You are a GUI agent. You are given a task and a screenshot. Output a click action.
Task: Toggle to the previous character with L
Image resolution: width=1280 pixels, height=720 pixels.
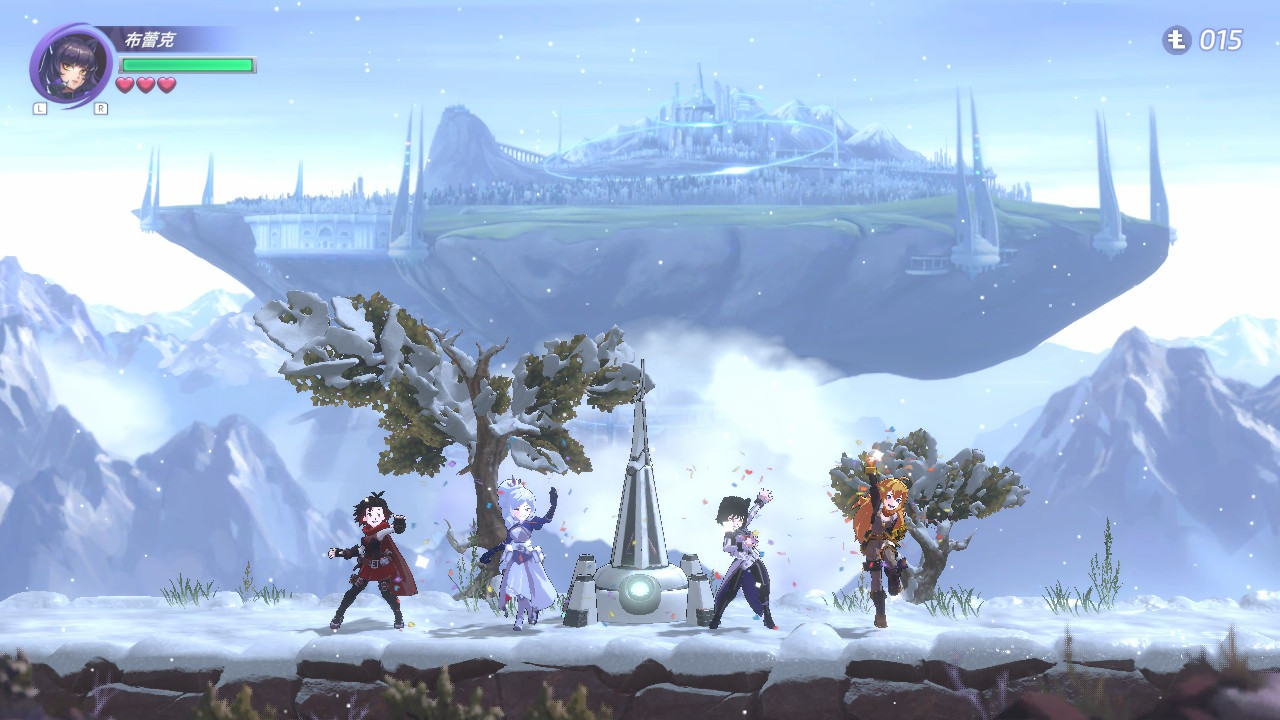39,106
